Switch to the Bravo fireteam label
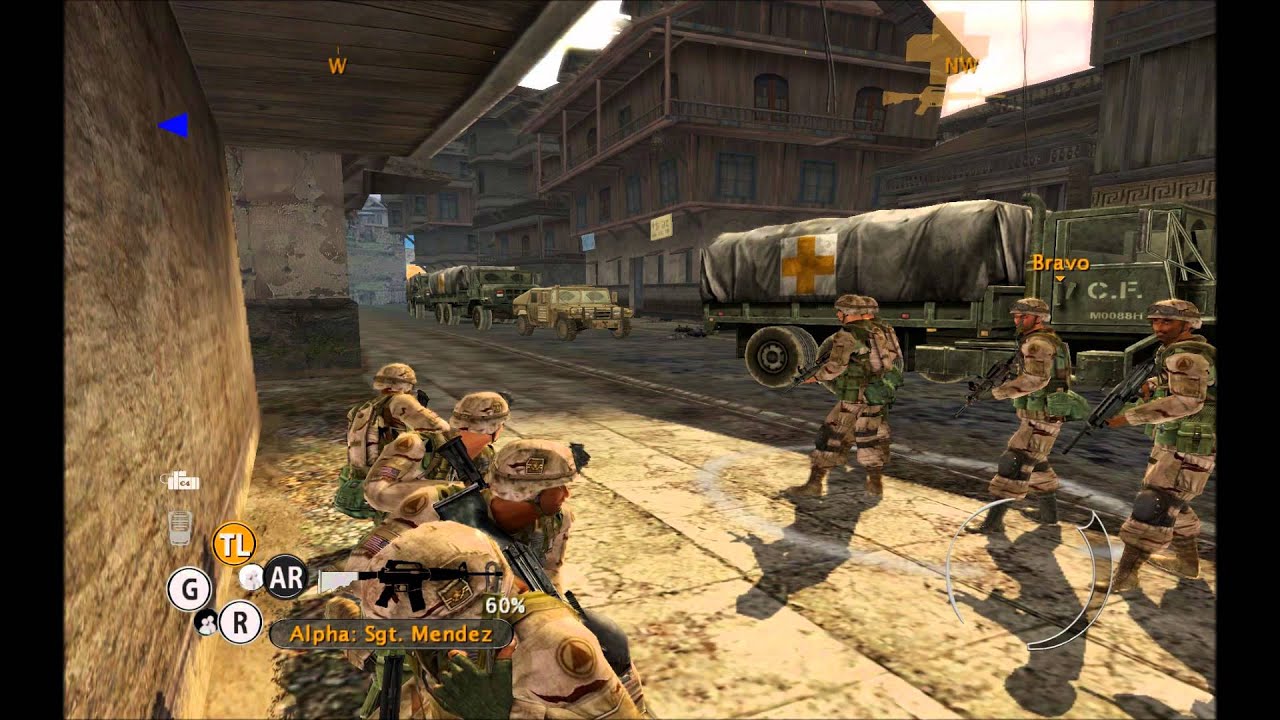 click(1058, 263)
